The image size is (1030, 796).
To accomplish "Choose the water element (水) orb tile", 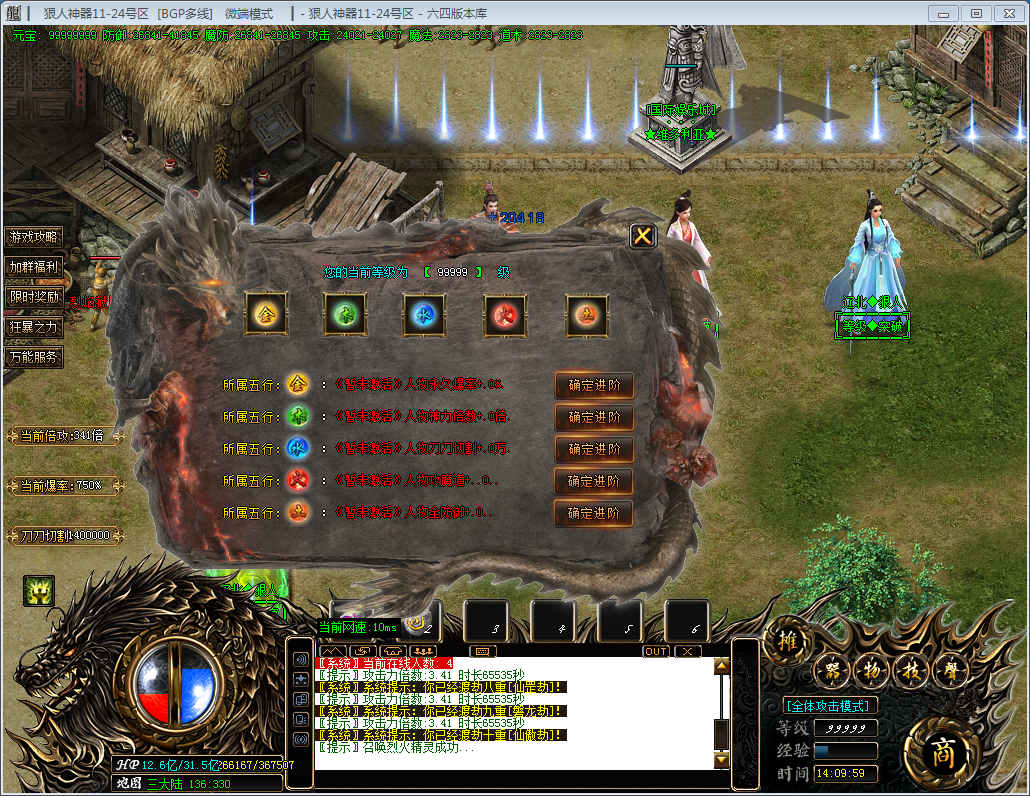I will pos(424,314).
